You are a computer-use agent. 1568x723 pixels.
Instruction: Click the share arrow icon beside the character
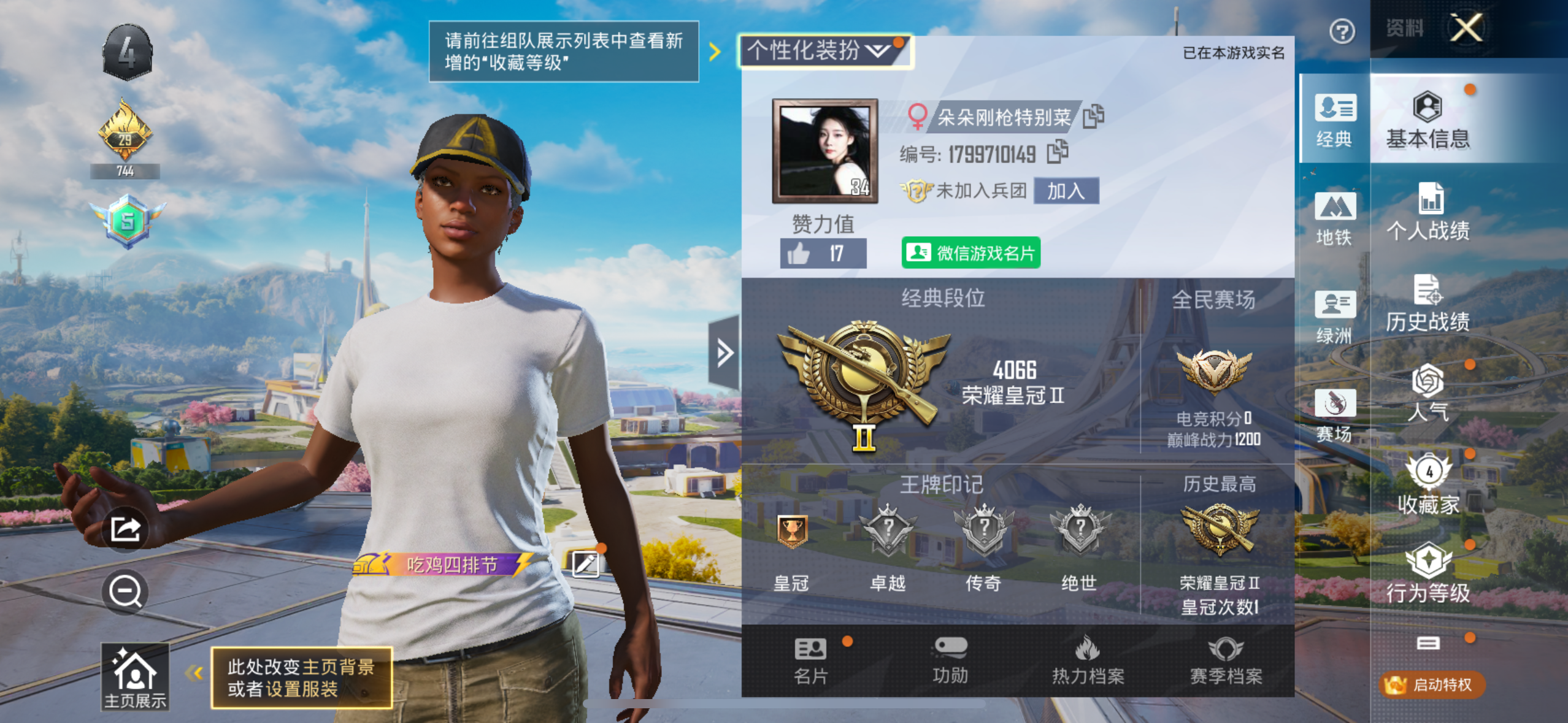pyautogui.click(x=126, y=529)
